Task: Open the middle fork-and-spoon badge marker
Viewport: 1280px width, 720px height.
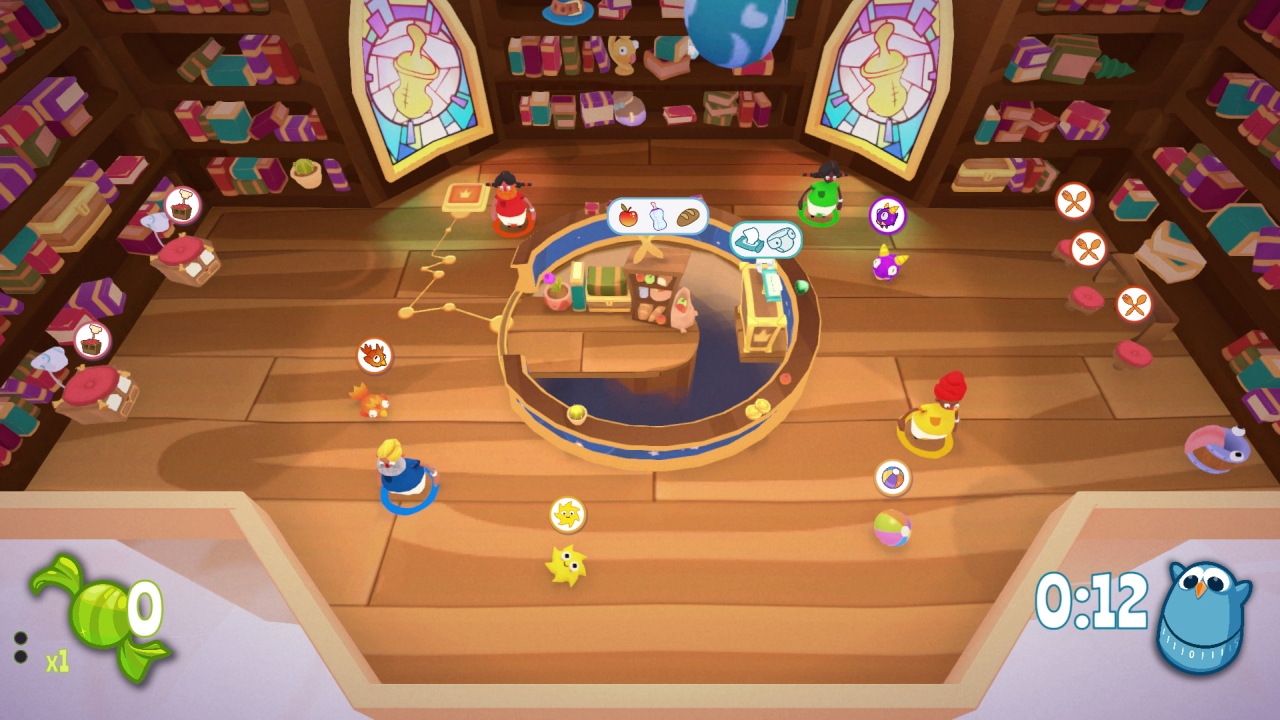Action: click(1088, 251)
